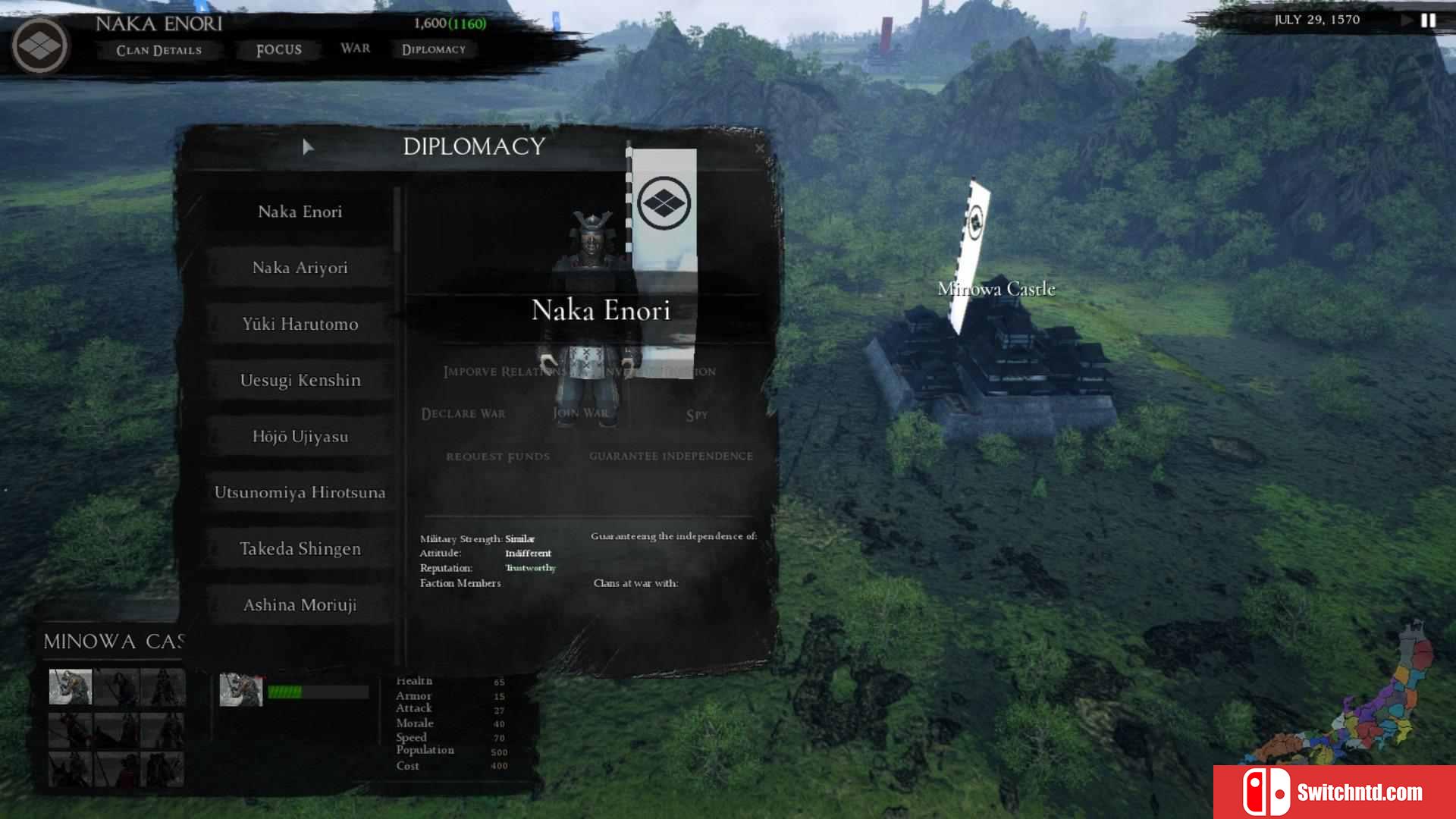The image size is (1456, 819).
Task: Click the clan crest emblem icon
Action: tap(39, 45)
